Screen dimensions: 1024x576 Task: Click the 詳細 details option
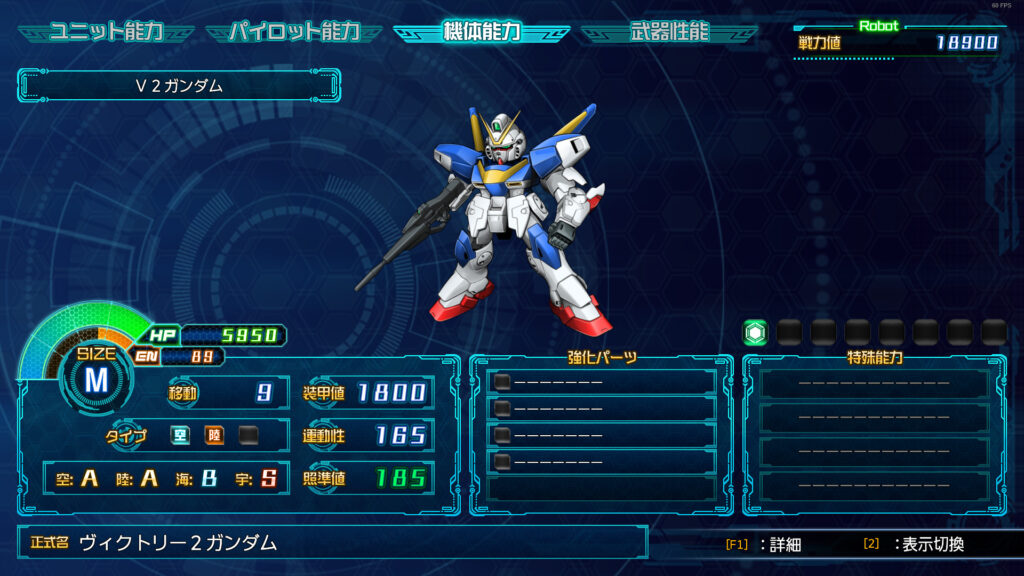coord(764,545)
